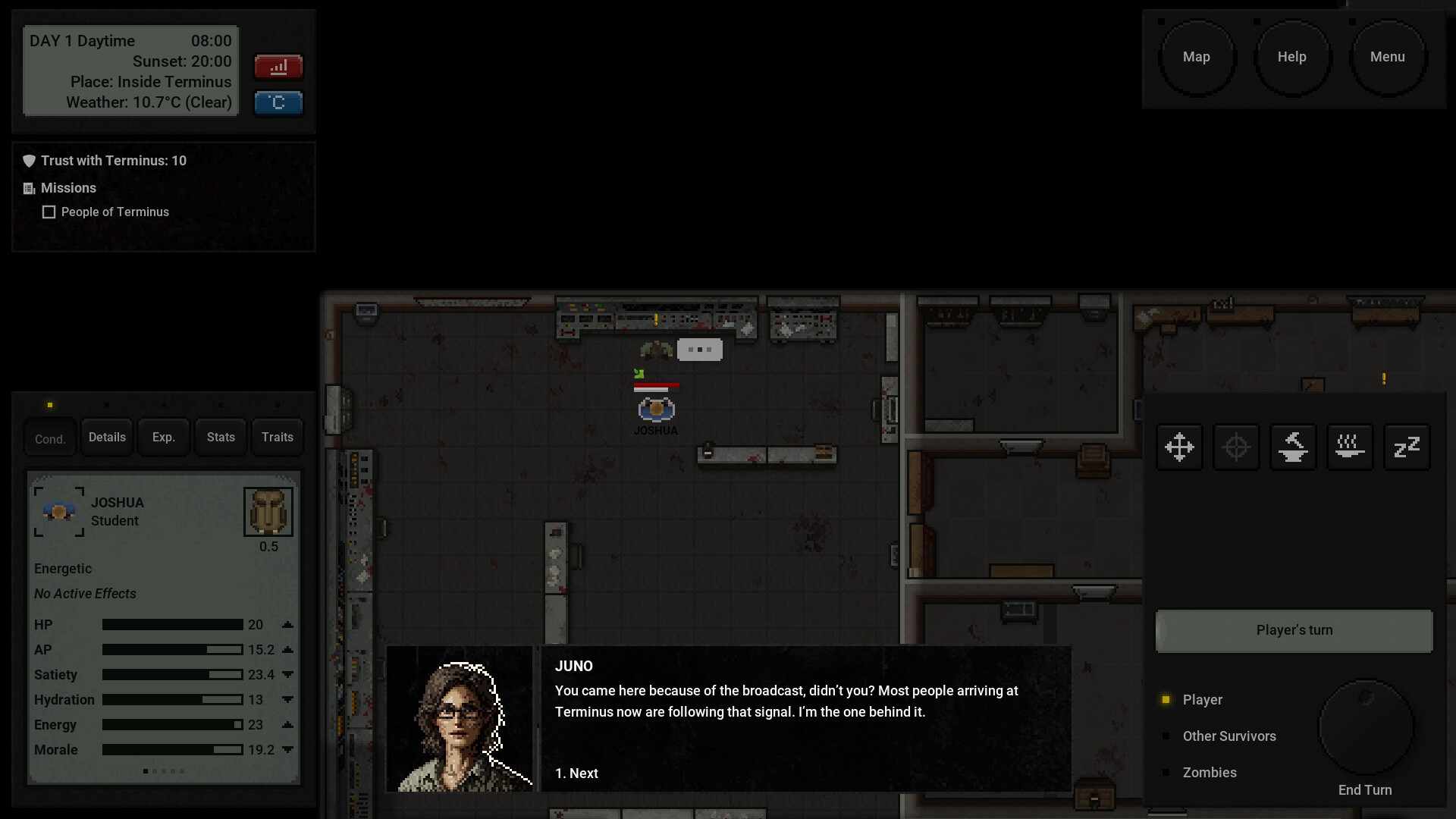The width and height of the screenshot is (1456, 819).
Task: Check the People of Terminus mission checkbox
Action: point(49,212)
